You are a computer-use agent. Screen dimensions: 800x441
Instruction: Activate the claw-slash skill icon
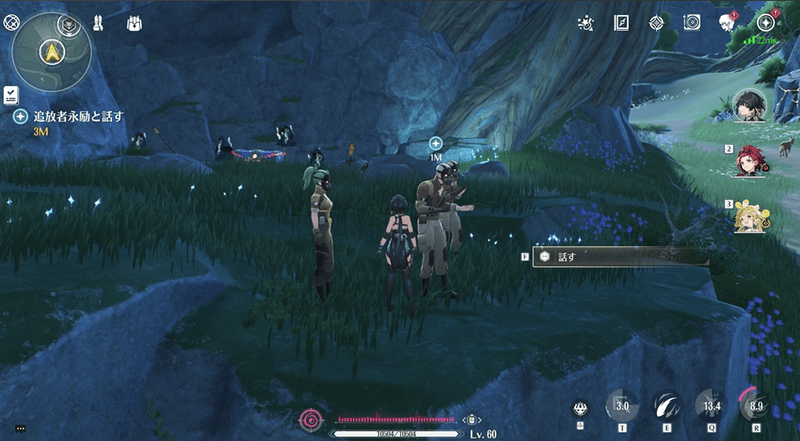click(x=665, y=406)
